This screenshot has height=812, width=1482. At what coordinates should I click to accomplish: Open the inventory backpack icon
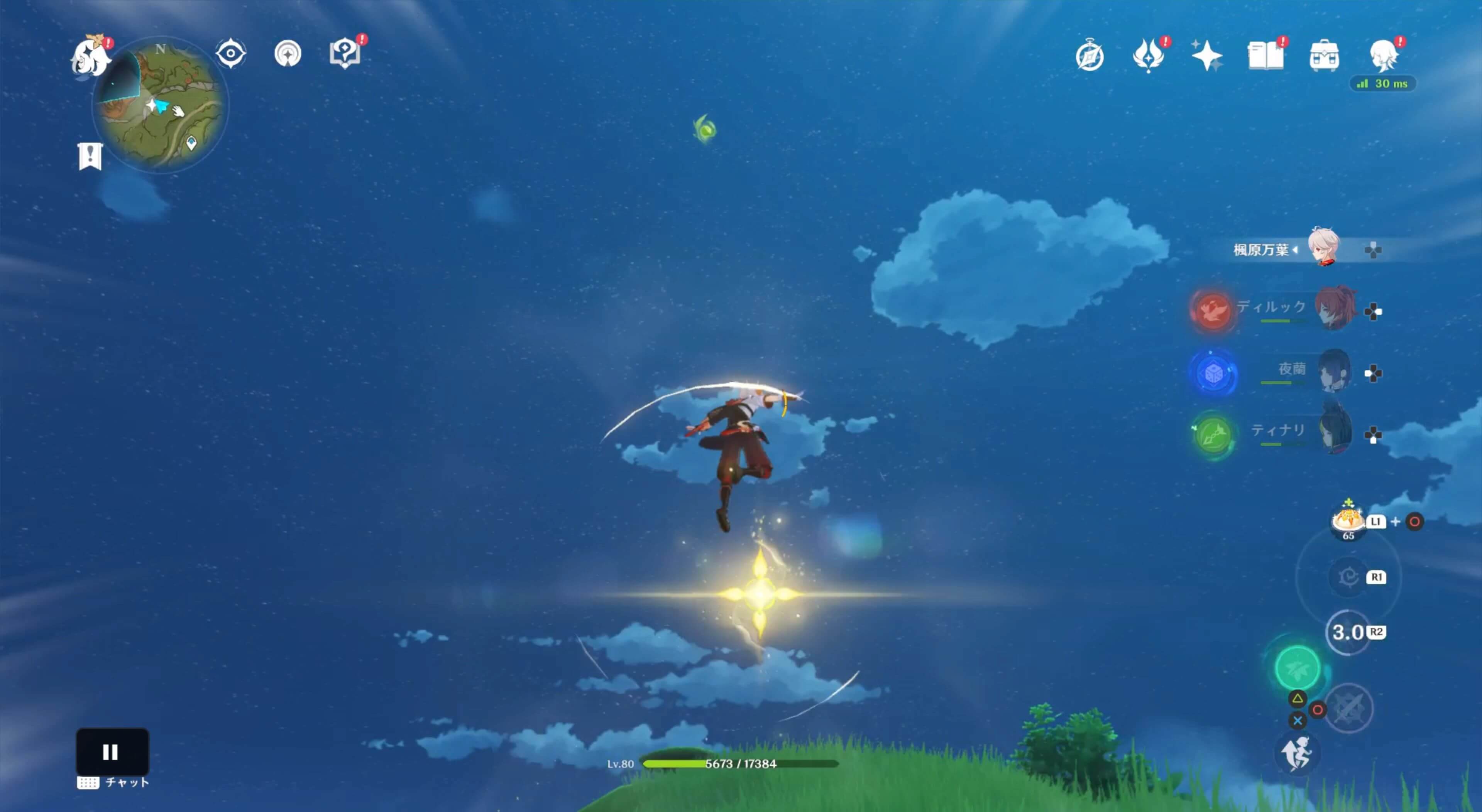coord(1325,56)
